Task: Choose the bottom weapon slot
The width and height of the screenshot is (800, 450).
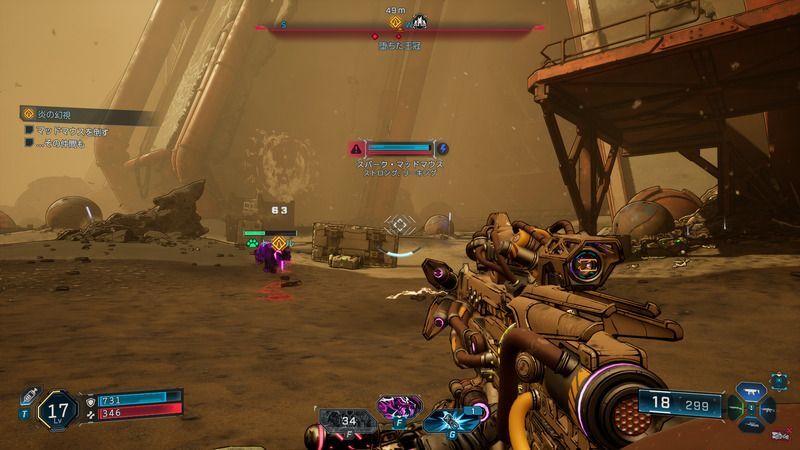Action: tap(751, 423)
